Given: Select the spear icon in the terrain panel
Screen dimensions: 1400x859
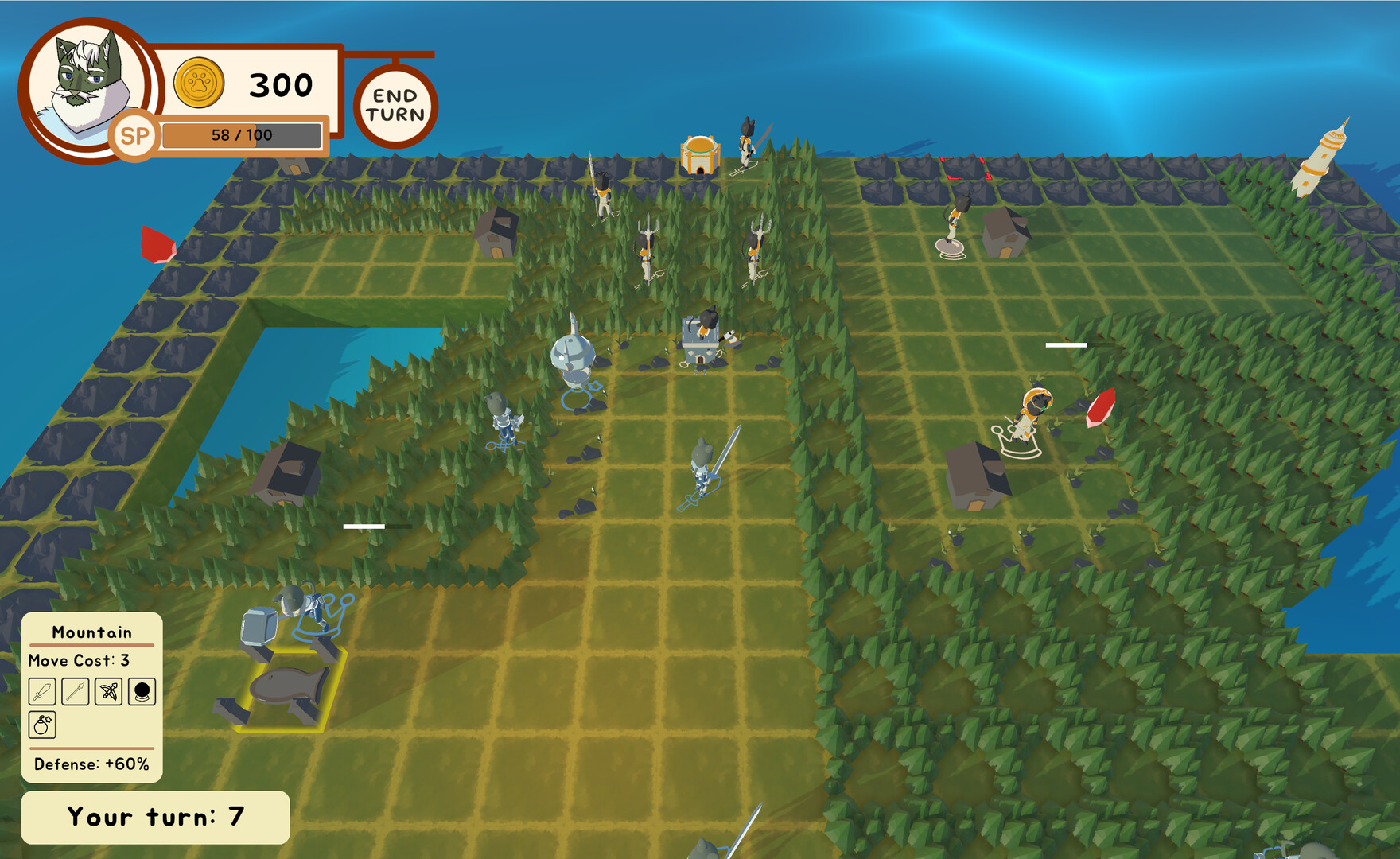Looking at the screenshot, I should pyautogui.click(x=76, y=691).
